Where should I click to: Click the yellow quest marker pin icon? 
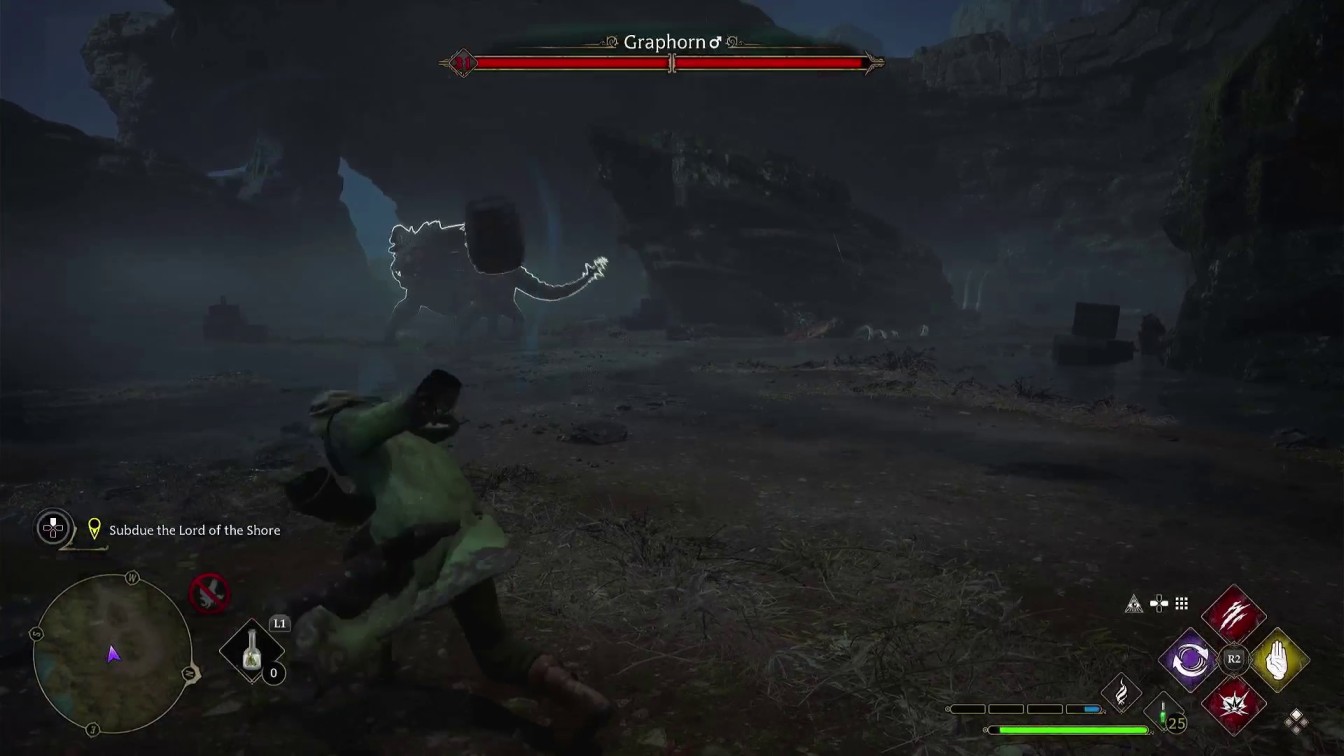point(94,528)
